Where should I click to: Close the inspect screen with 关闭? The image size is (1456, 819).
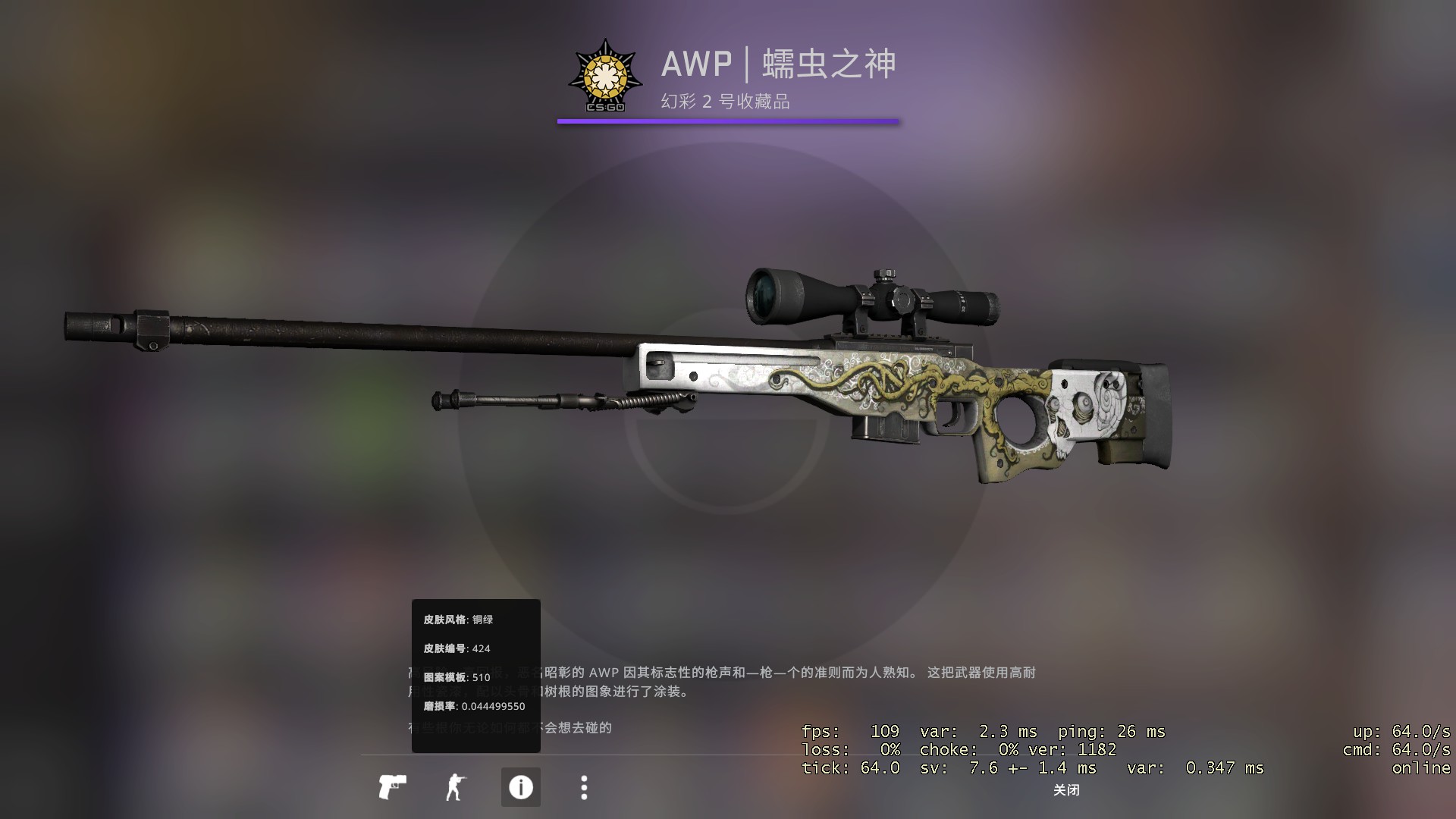(x=1065, y=790)
